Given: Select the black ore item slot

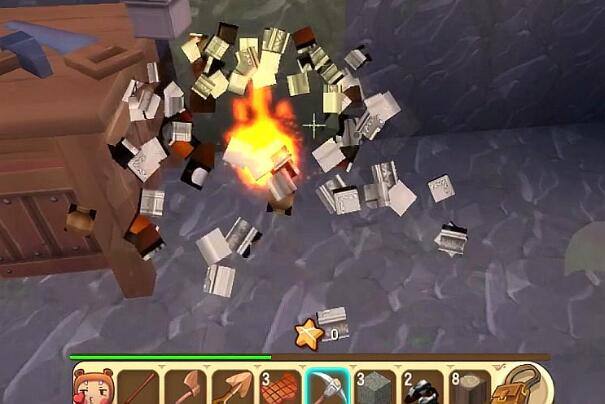Looking at the screenshot, I should 422,387.
